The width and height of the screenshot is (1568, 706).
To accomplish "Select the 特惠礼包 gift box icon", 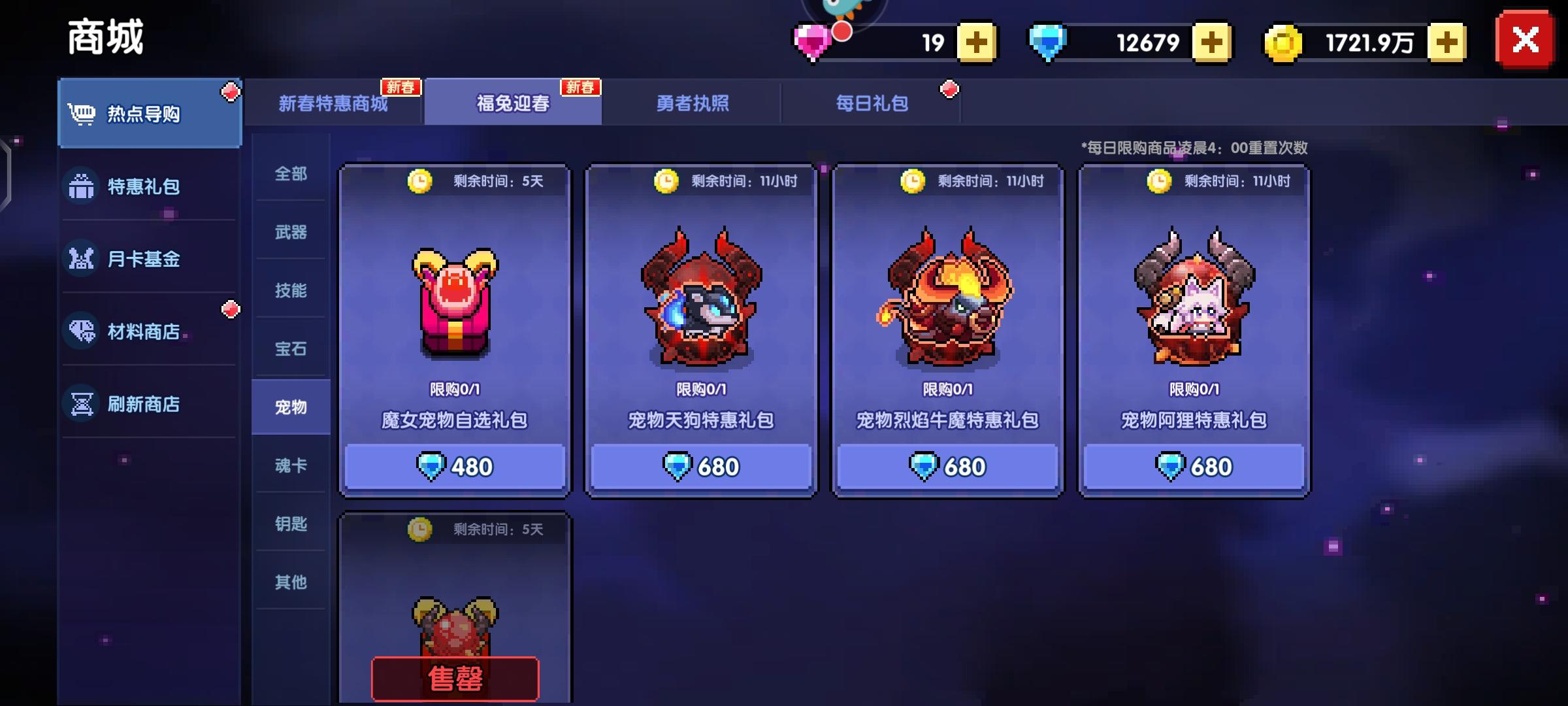I will tap(81, 188).
